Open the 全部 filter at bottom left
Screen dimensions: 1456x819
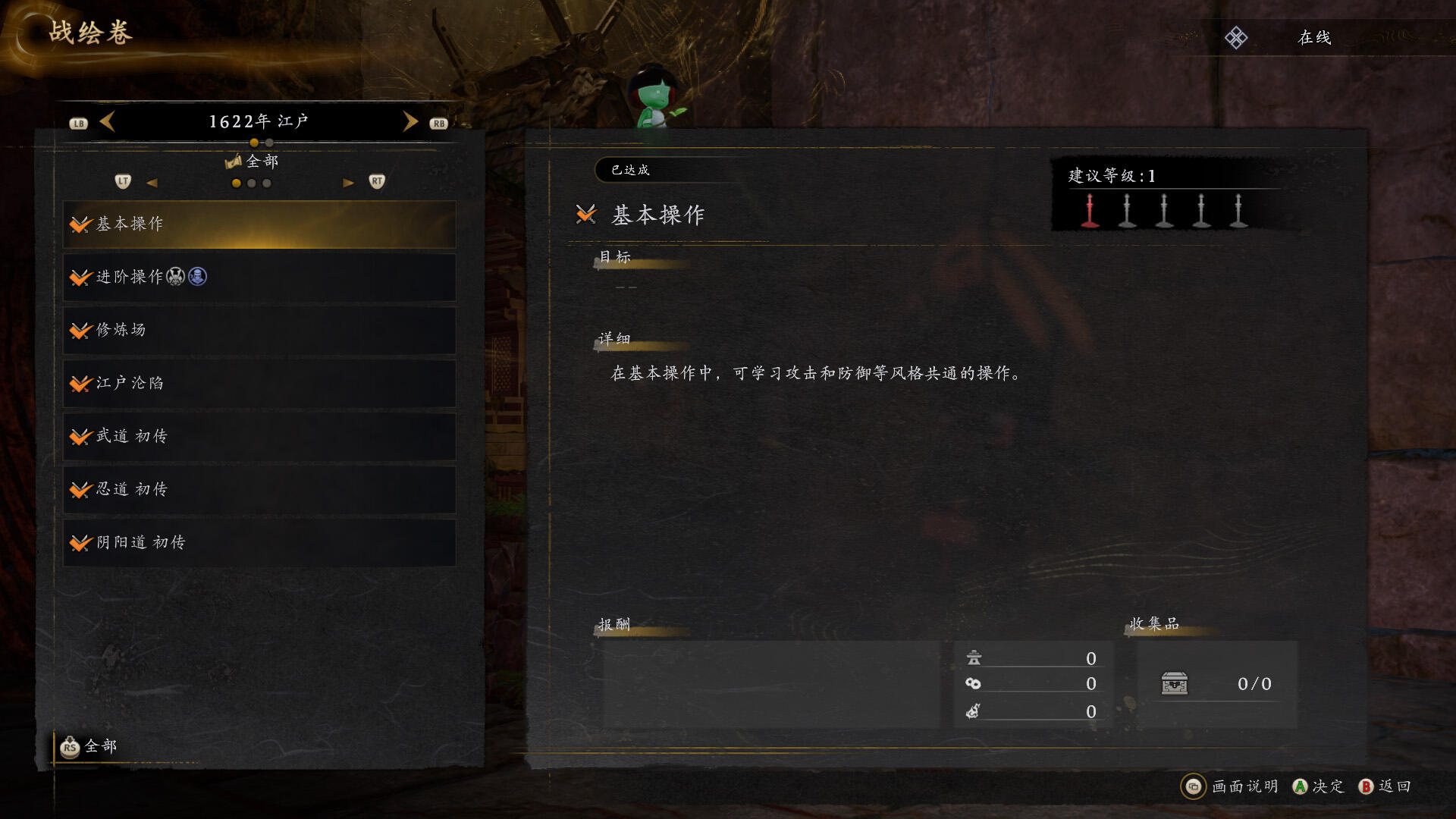(x=89, y=747)
